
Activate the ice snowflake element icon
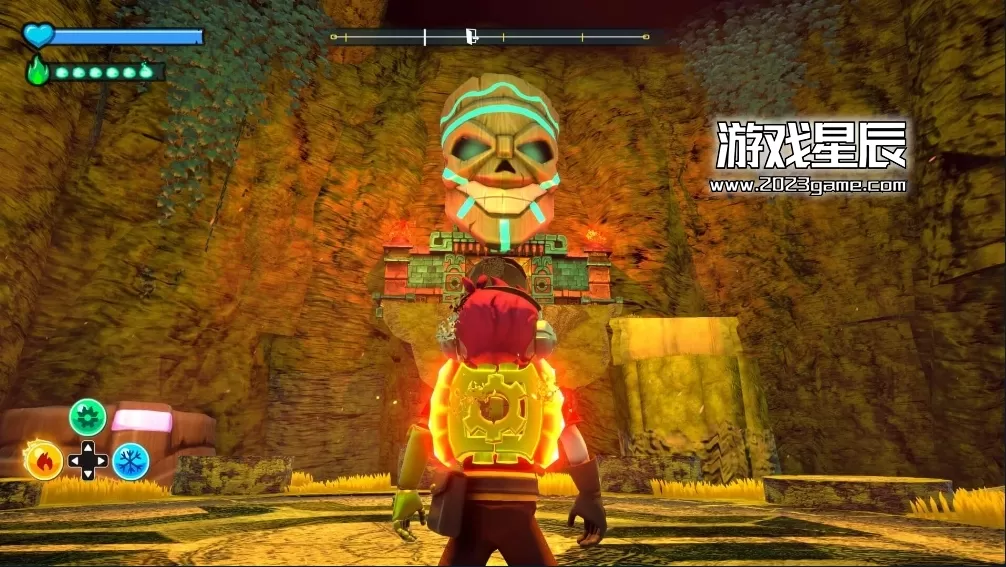point(130,461)
